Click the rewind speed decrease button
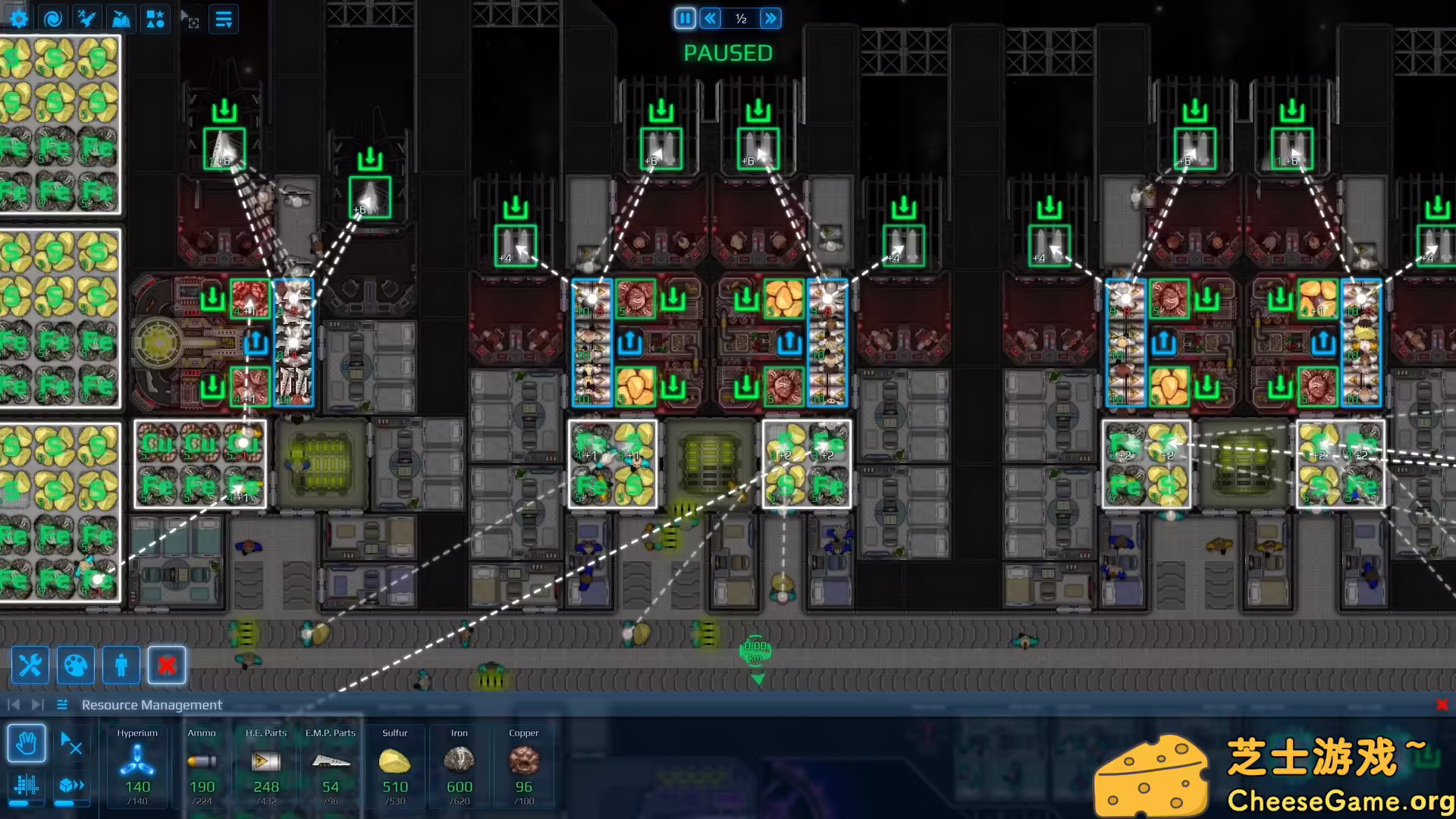The width and height of the screenshot is (1456, 819). 710,18
